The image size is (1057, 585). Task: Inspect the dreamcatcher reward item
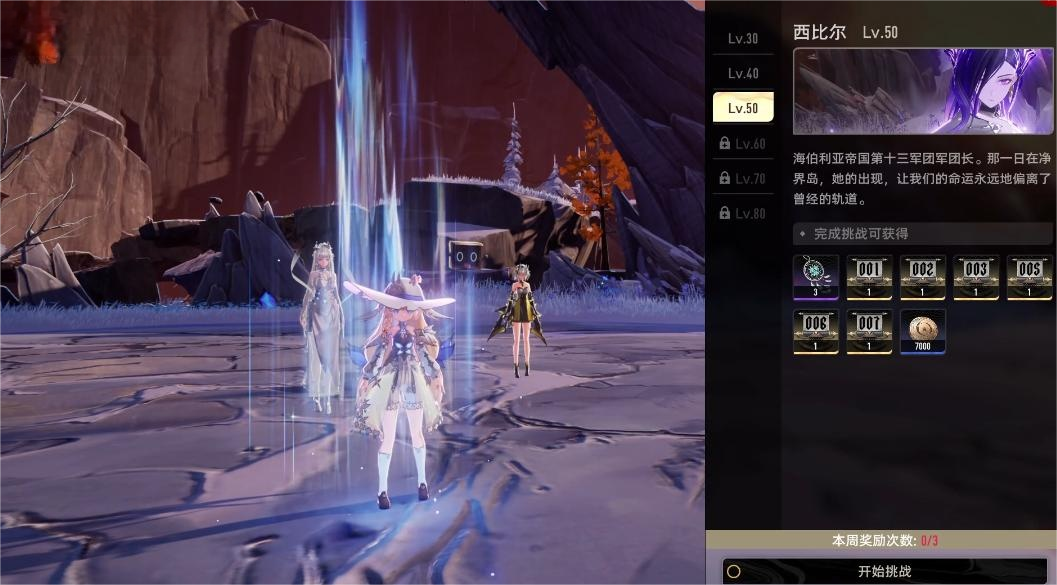[815, 277]
